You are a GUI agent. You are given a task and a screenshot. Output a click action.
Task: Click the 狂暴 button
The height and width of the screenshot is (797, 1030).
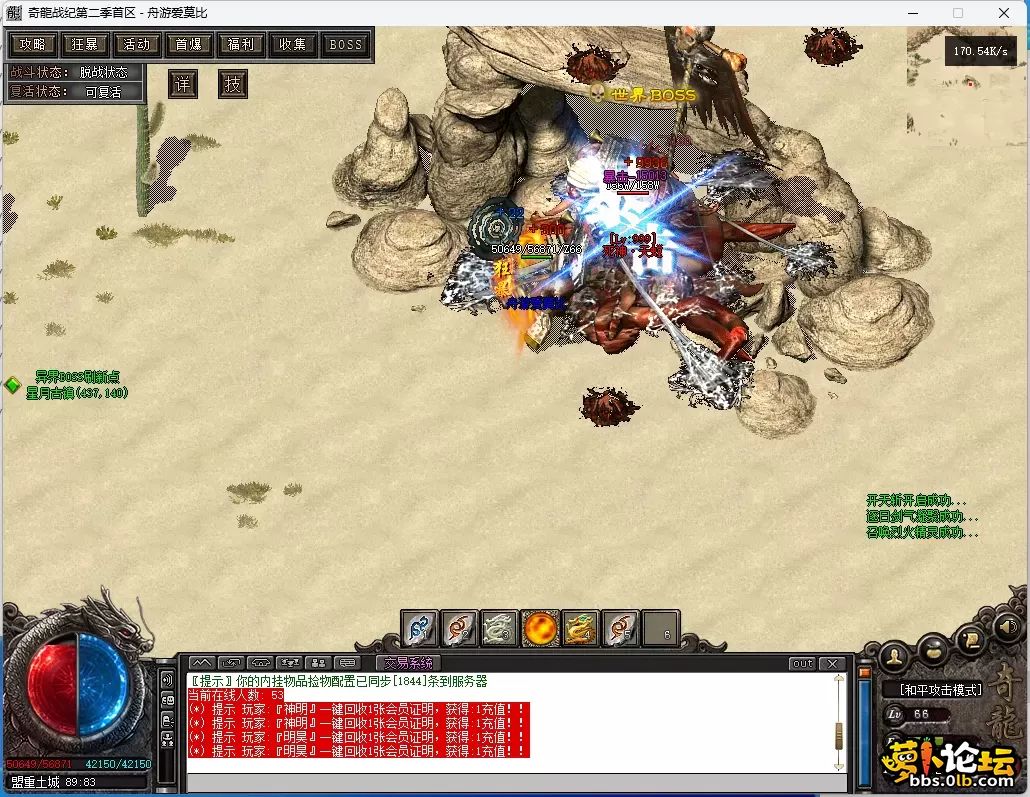click(x=85, y=44)
